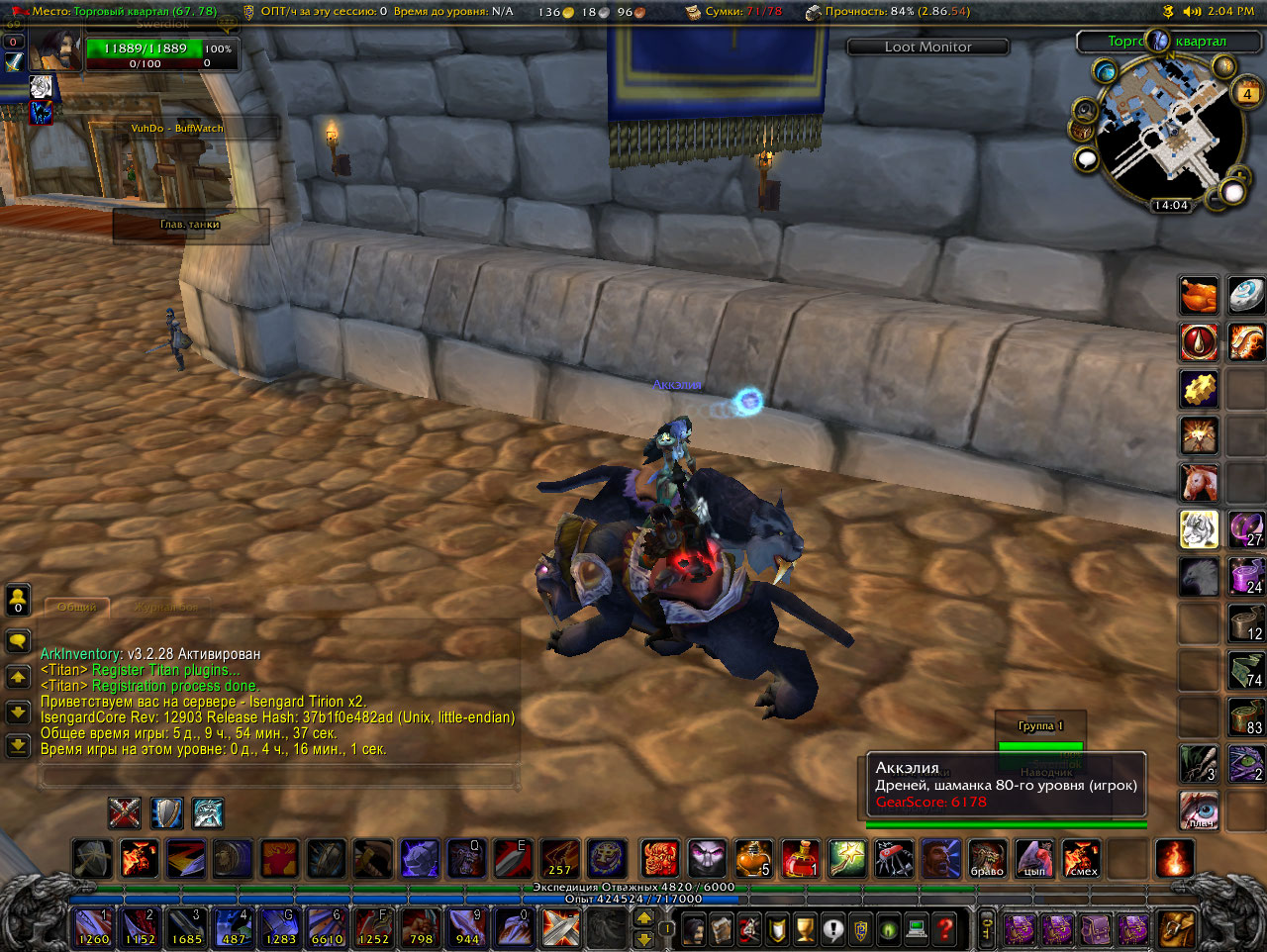Open the help request red question mark

point(945,928)
